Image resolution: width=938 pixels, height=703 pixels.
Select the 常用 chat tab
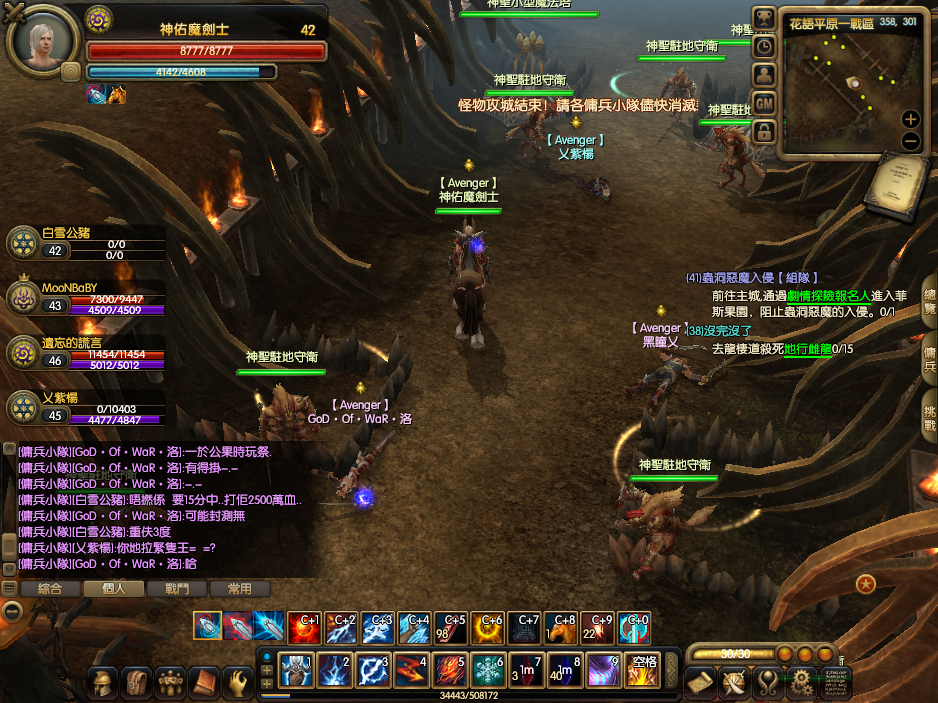click(x=239, y=589)
